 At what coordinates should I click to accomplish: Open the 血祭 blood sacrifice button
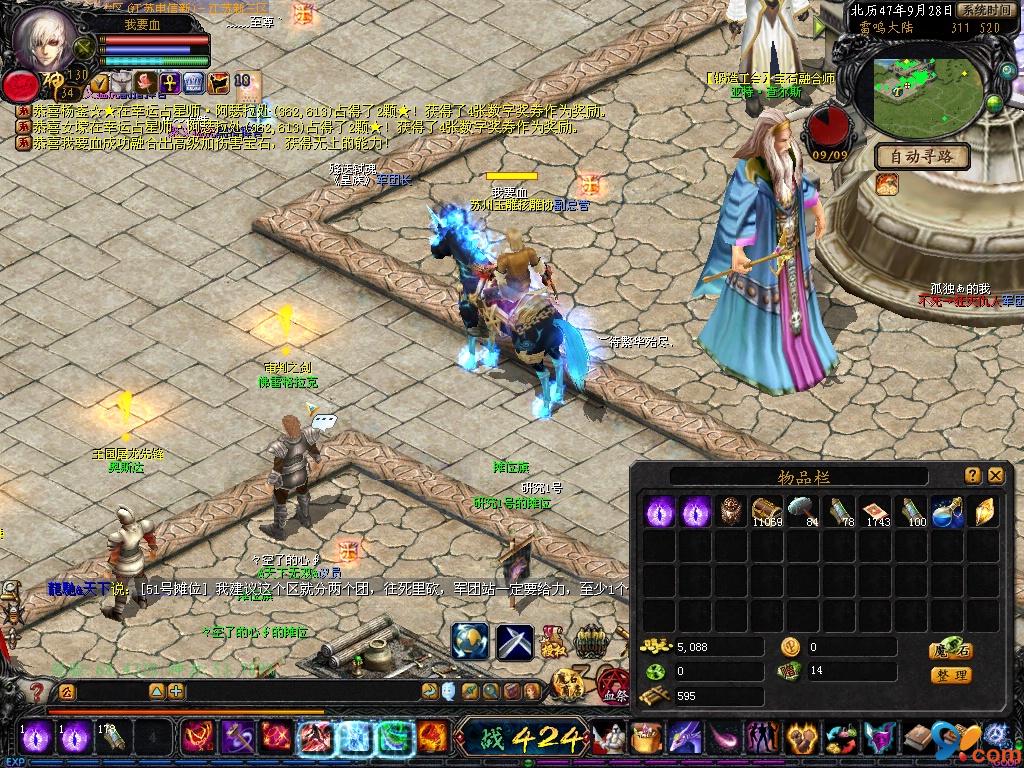pyautogui.click(x=614, y=692)
